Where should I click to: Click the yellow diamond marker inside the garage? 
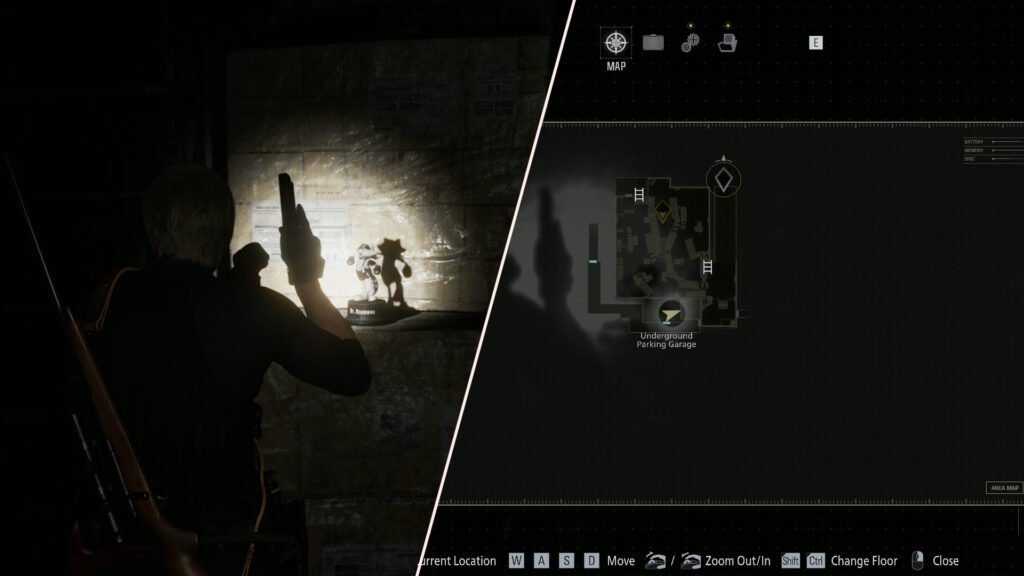[662, 211]
